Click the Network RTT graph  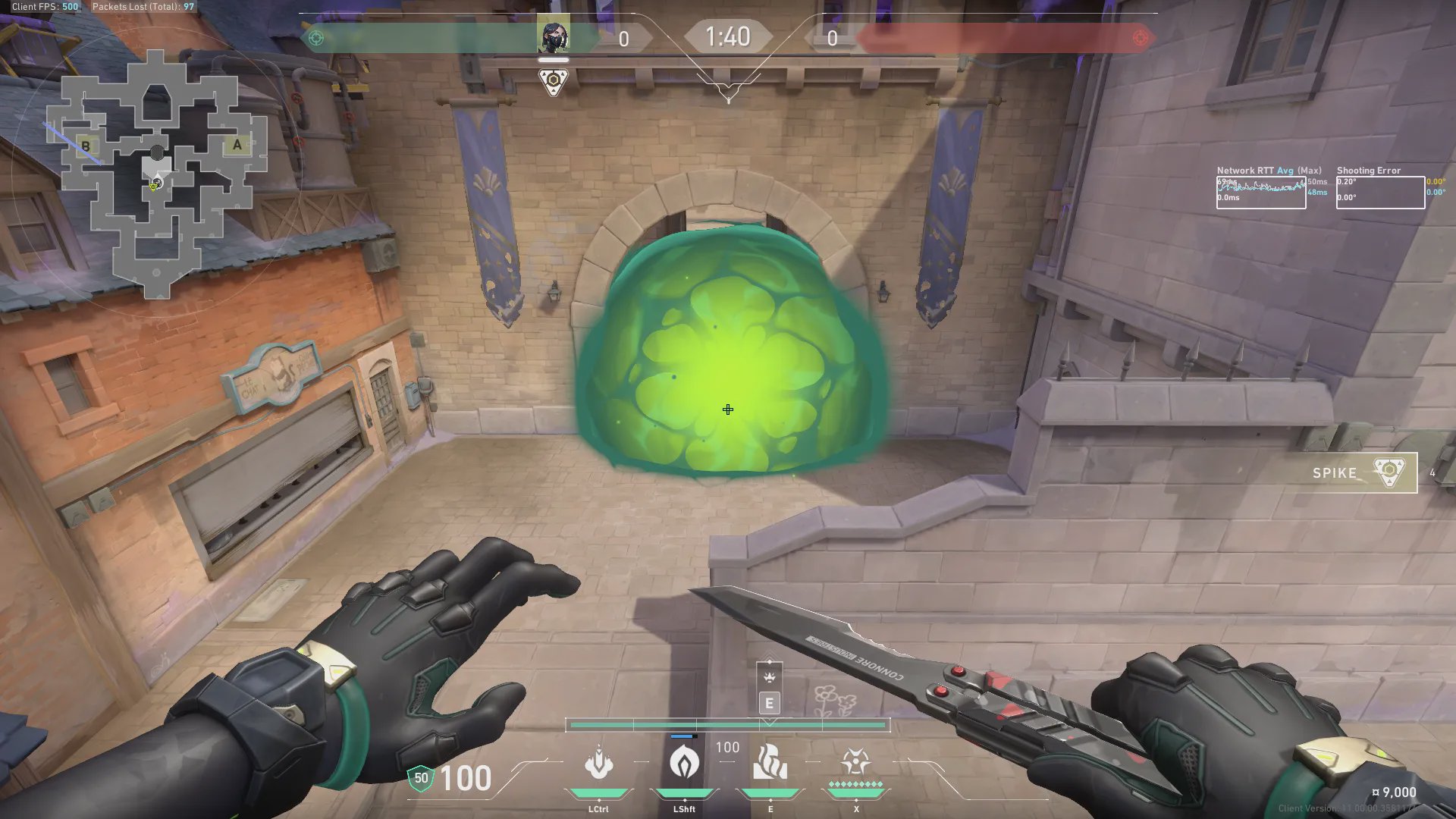1260,193
